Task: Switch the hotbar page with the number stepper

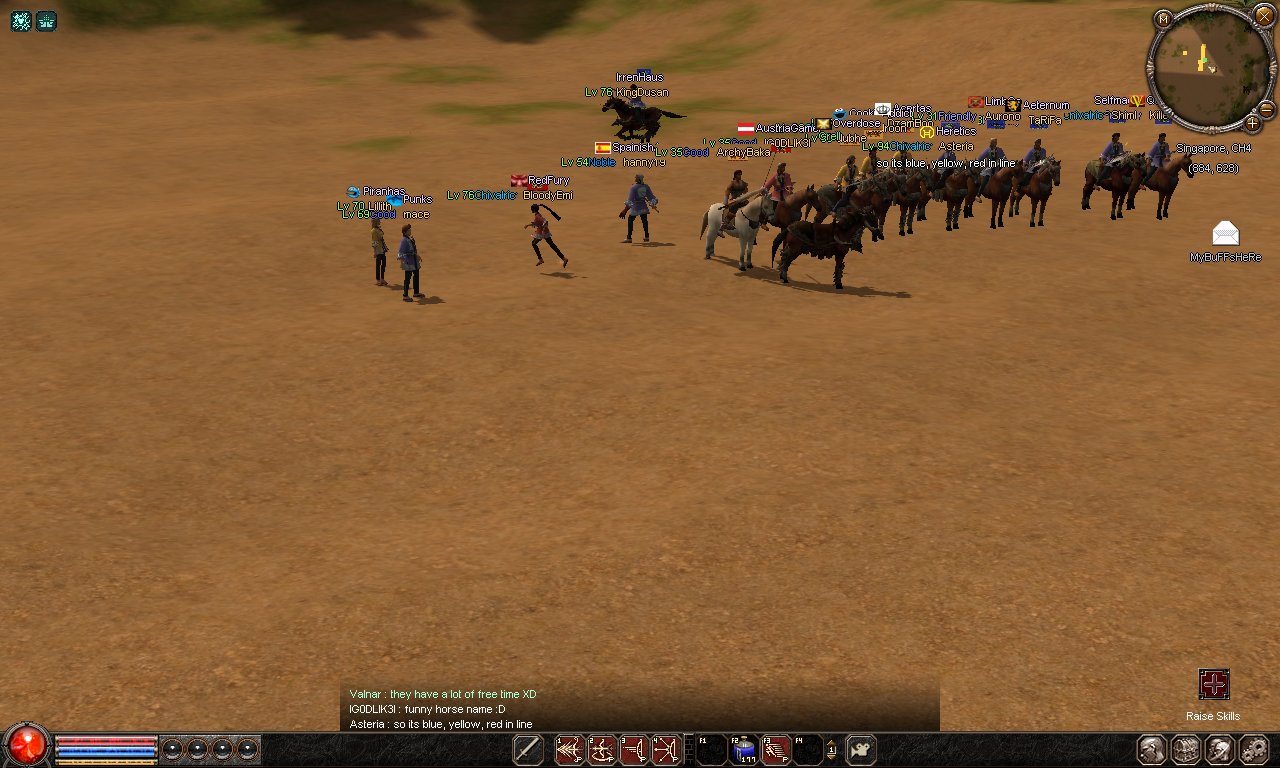Action: click(x=831, y=749)
